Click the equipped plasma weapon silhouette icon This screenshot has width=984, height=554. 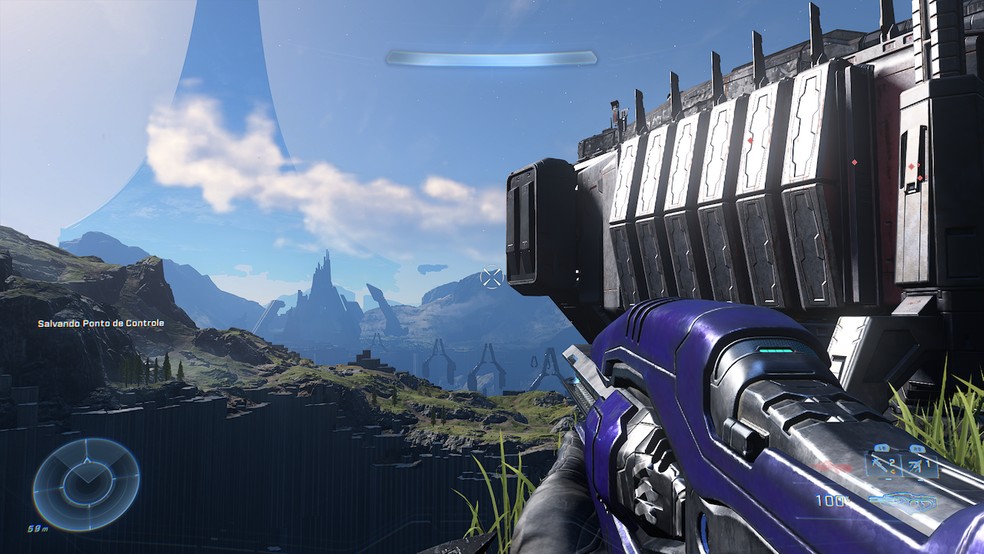pyautogui.click(x=902, y=500)
